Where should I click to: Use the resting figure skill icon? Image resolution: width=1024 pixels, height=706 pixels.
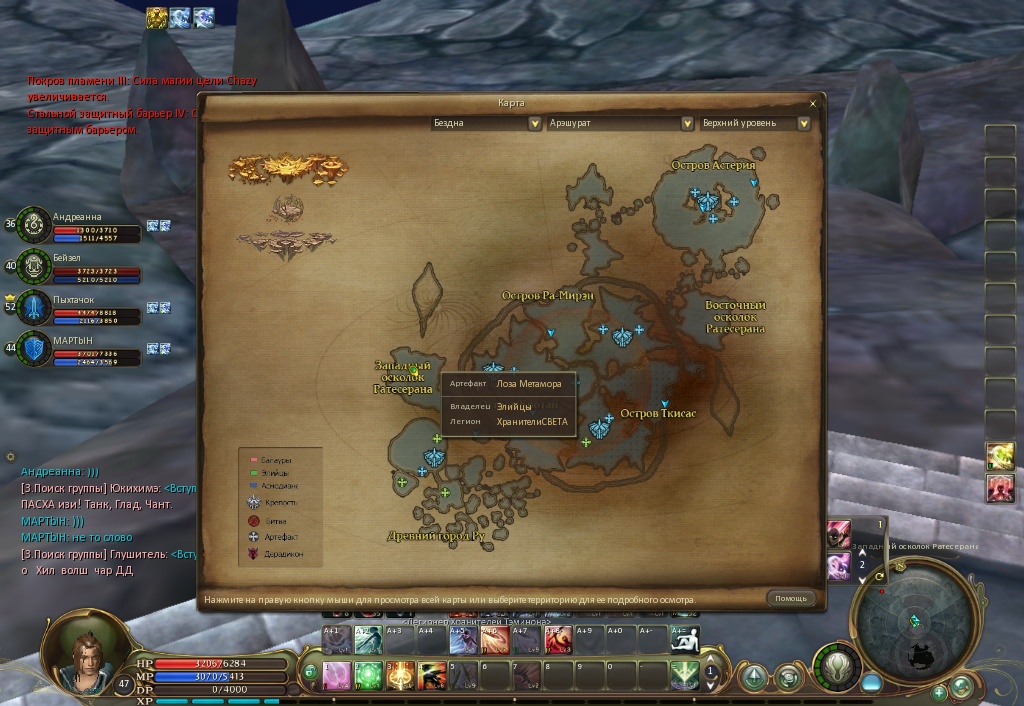tap(684, 640)
